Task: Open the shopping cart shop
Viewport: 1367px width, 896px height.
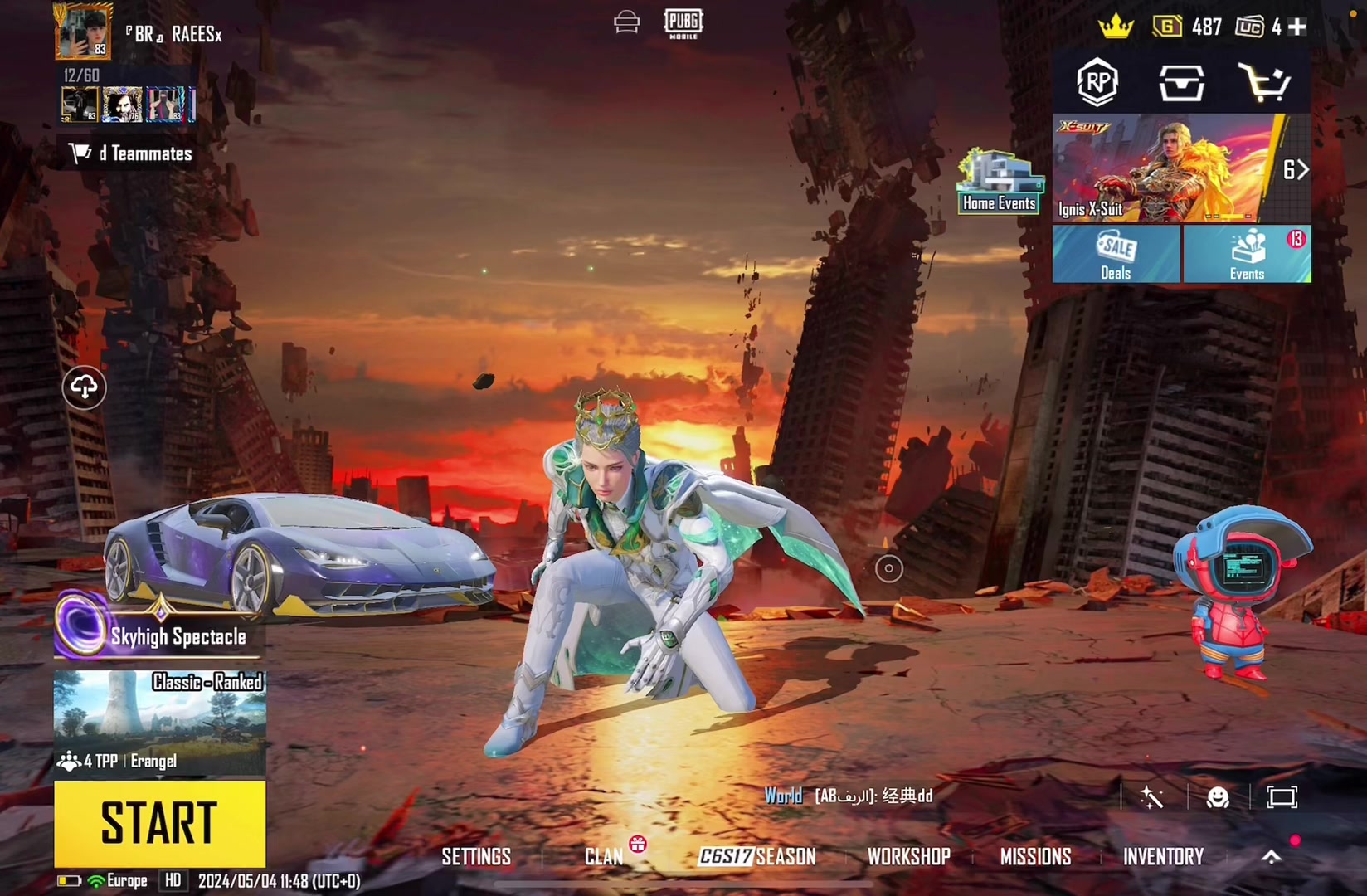Action: click(x=1264, y=82)
